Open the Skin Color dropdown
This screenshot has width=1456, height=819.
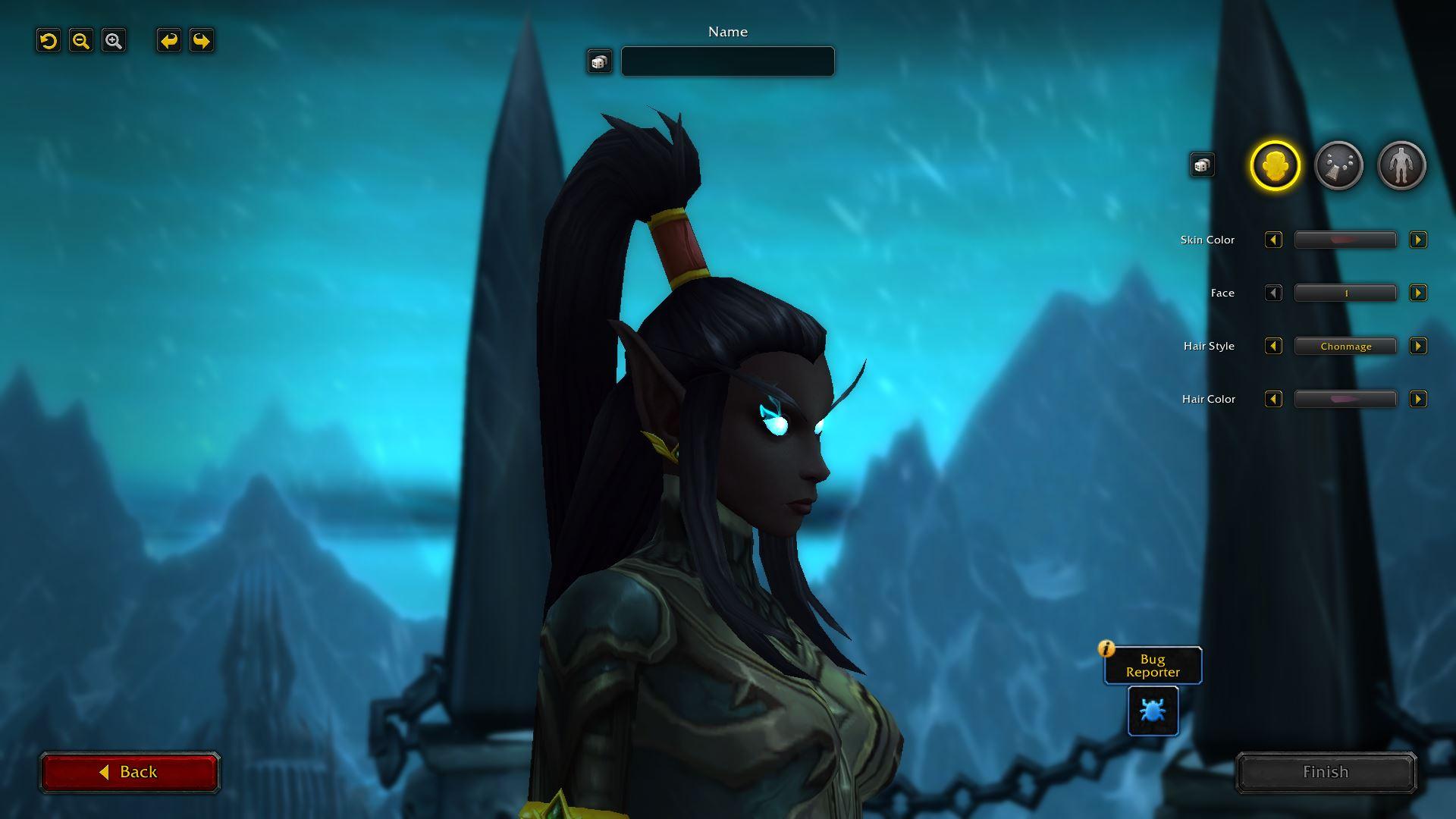[x=1345, y=240]
